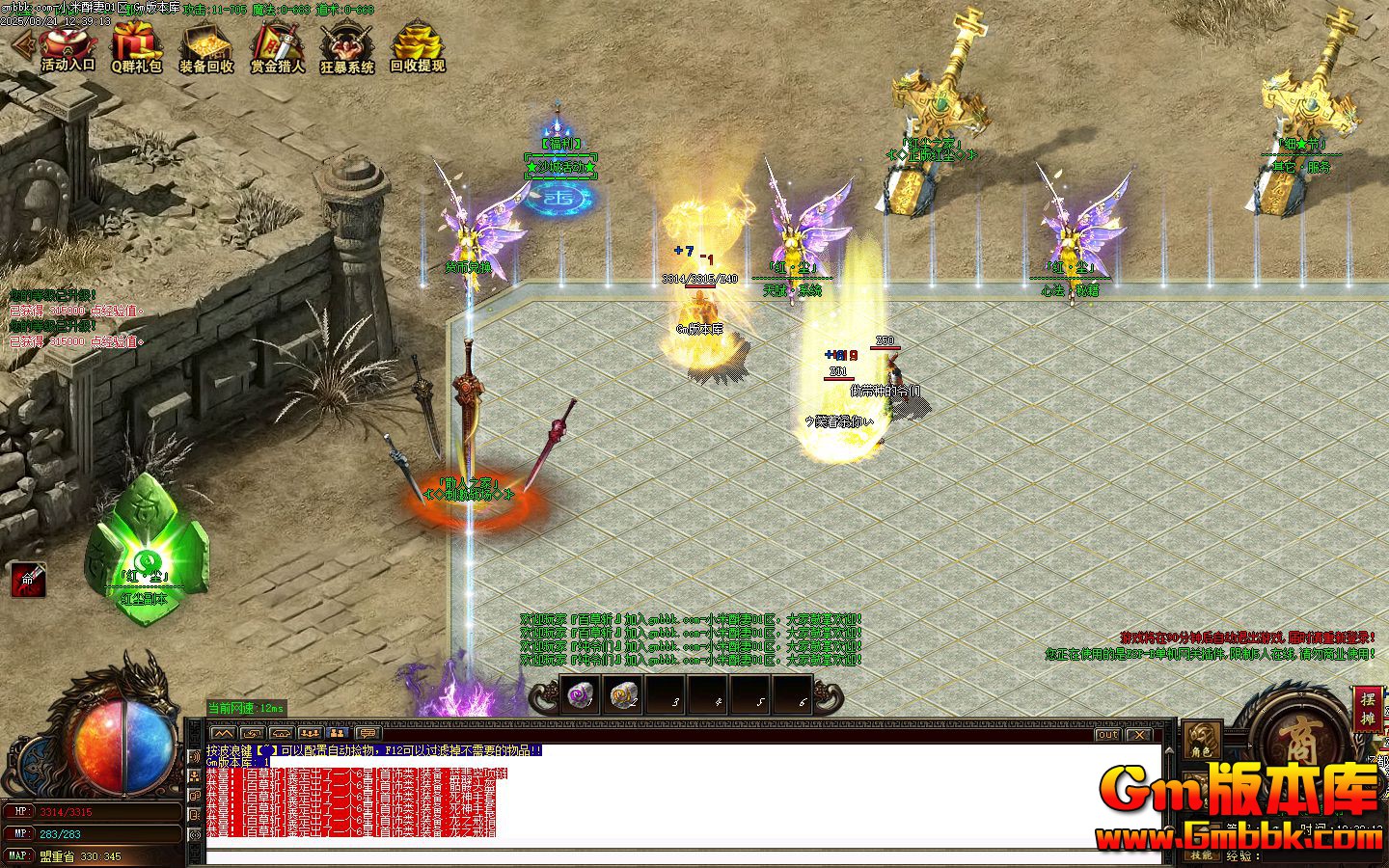Screen dimensions: 1389x868
Task: Collapse the top icon bar with the arrow
Action: pyautogui.click(x=21, y=44)
